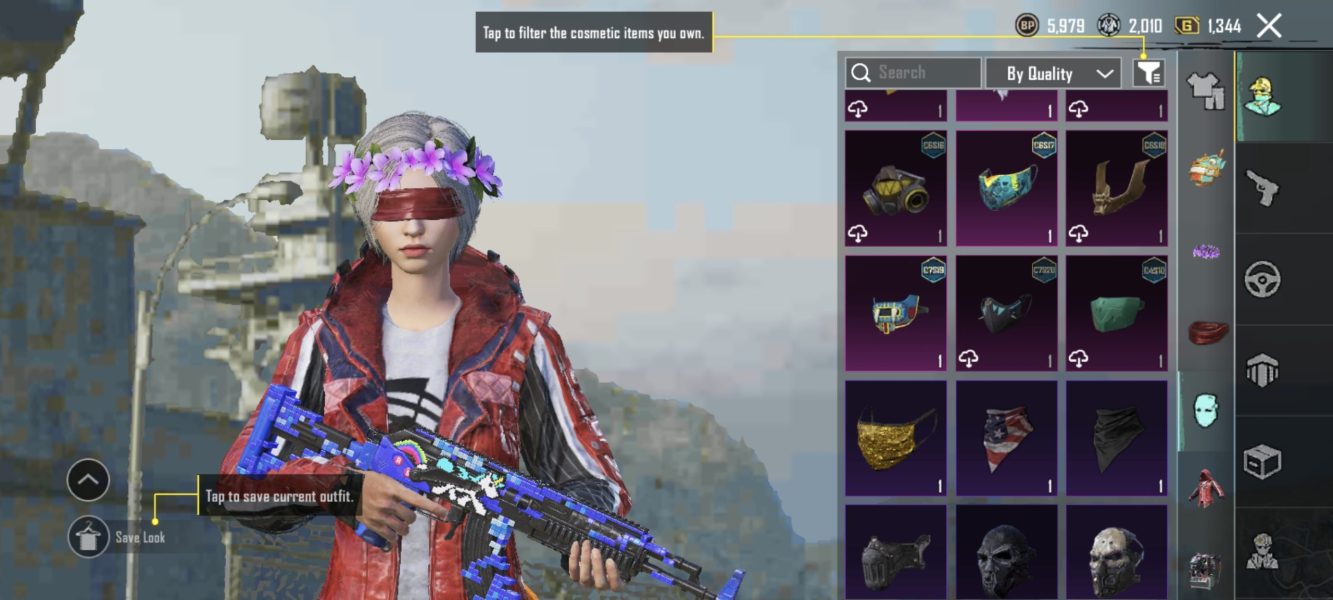The height and width of the screenshot is (600, 1333).
Task: Choose the teal patterned face mask
Action: click(1006, 188)
